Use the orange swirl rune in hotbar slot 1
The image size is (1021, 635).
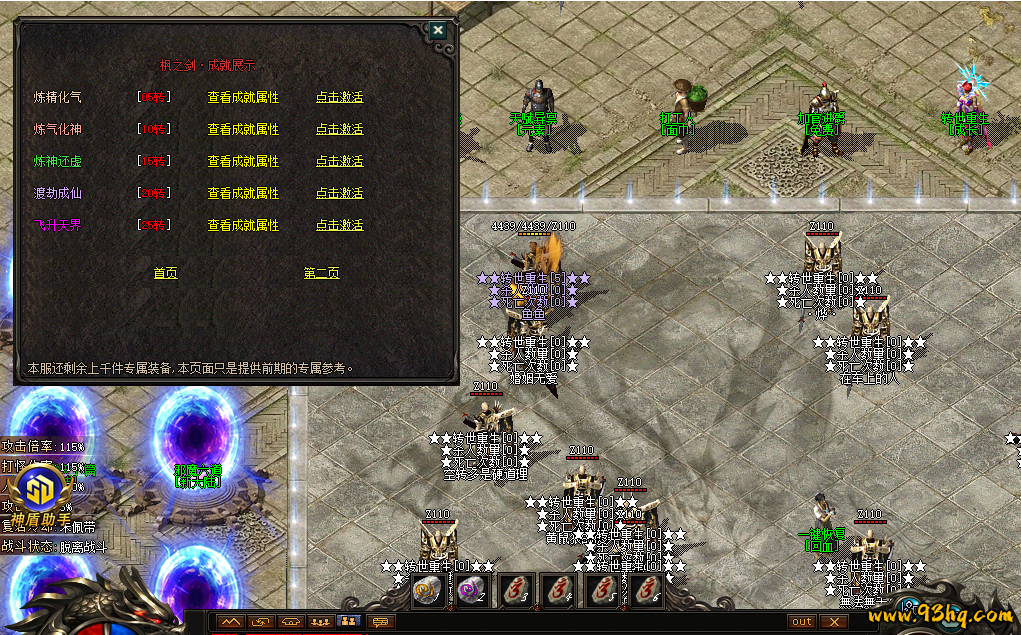[428, 591]
